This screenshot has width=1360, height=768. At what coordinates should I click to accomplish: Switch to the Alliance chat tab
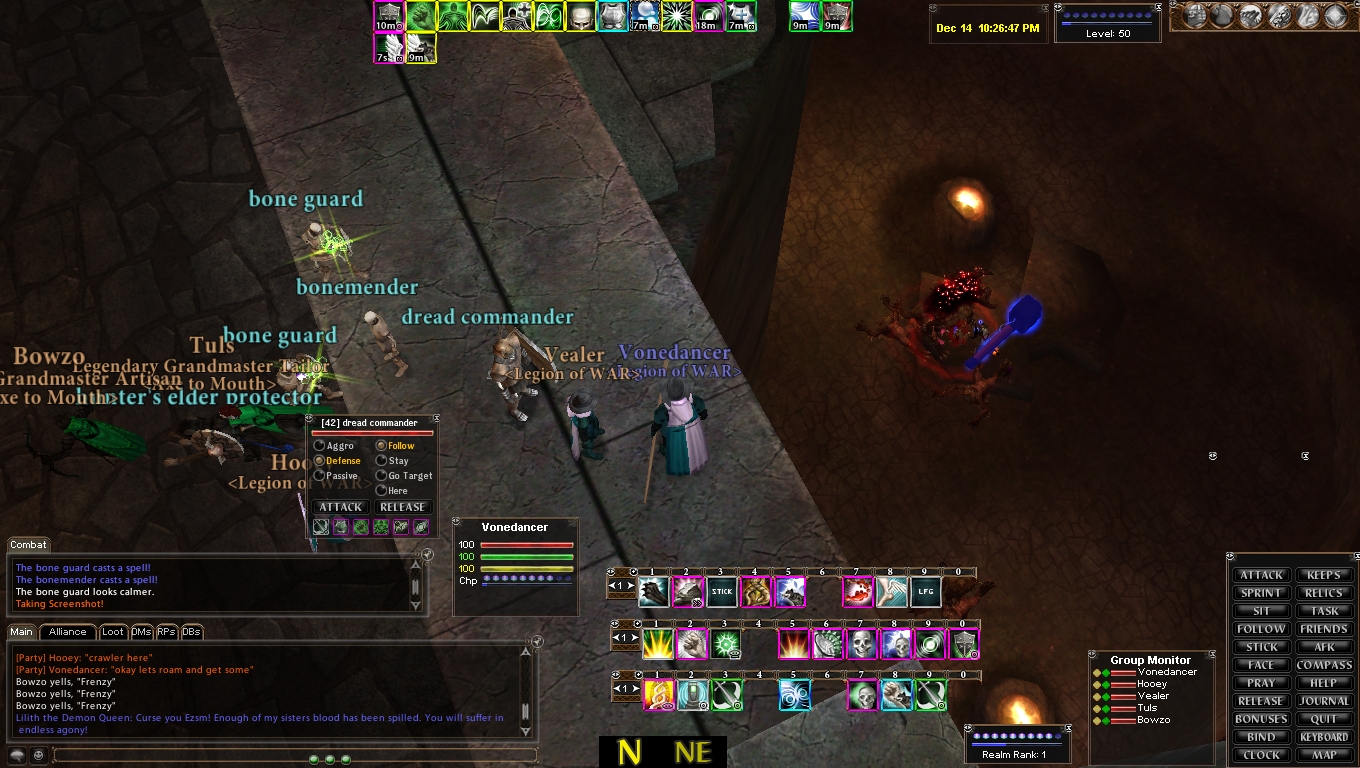coord(68,632)
